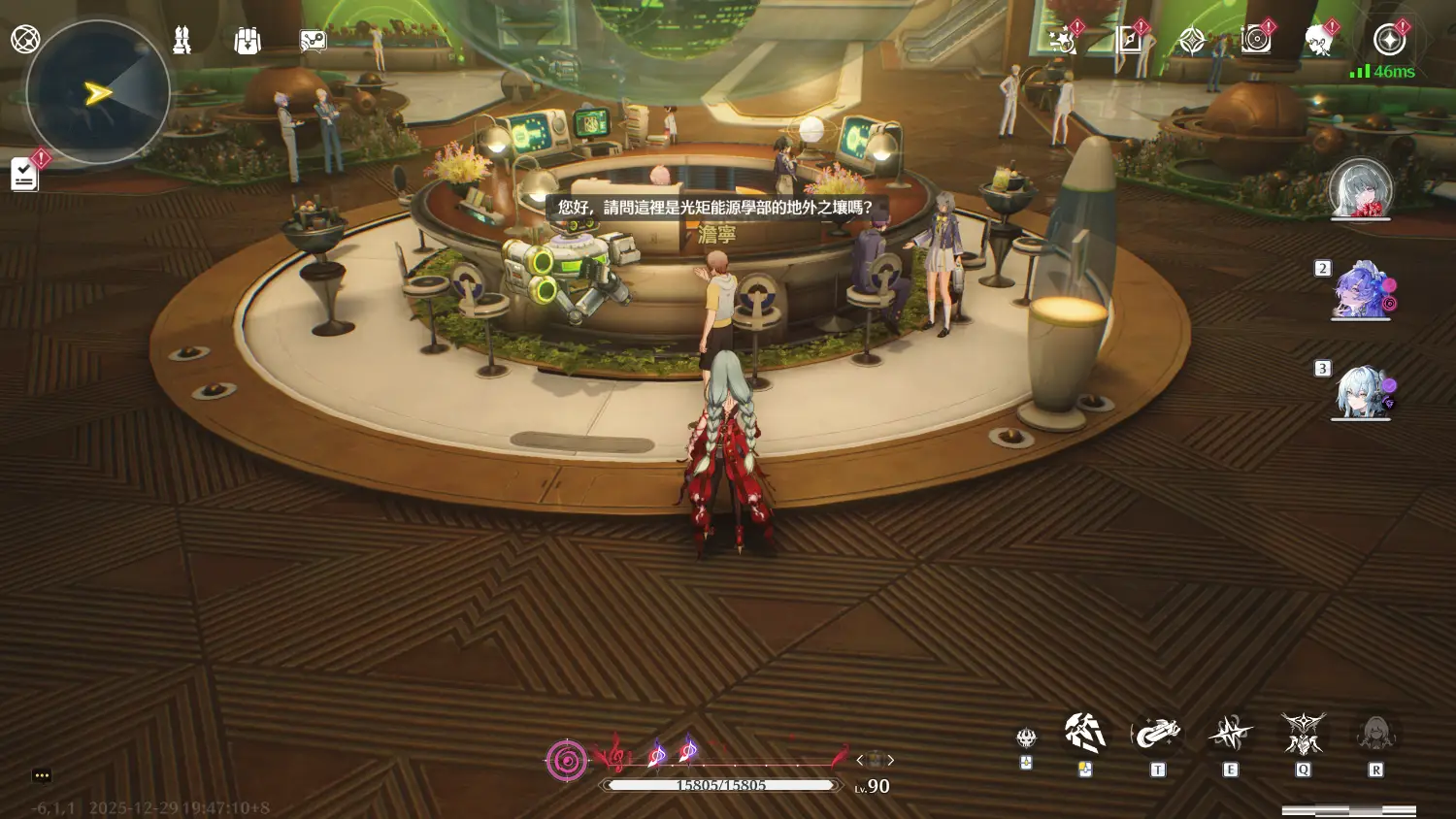Open the chess pieces team icon
Viewport: 1456px width, 819px height.
182,40
